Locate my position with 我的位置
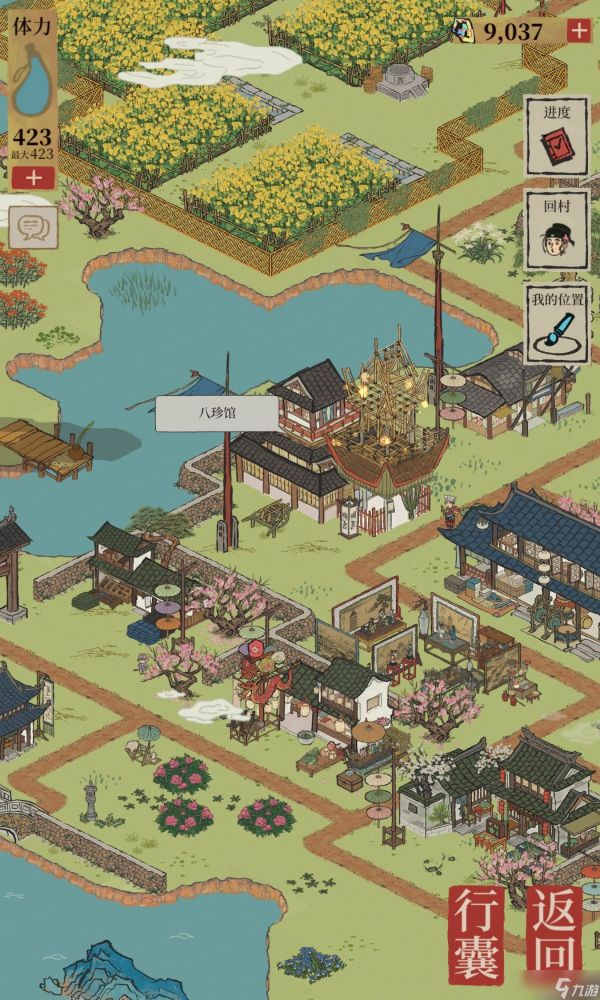Image resolution: width=600 pixels, height=1000 pixels. click(x=557, y=322)
